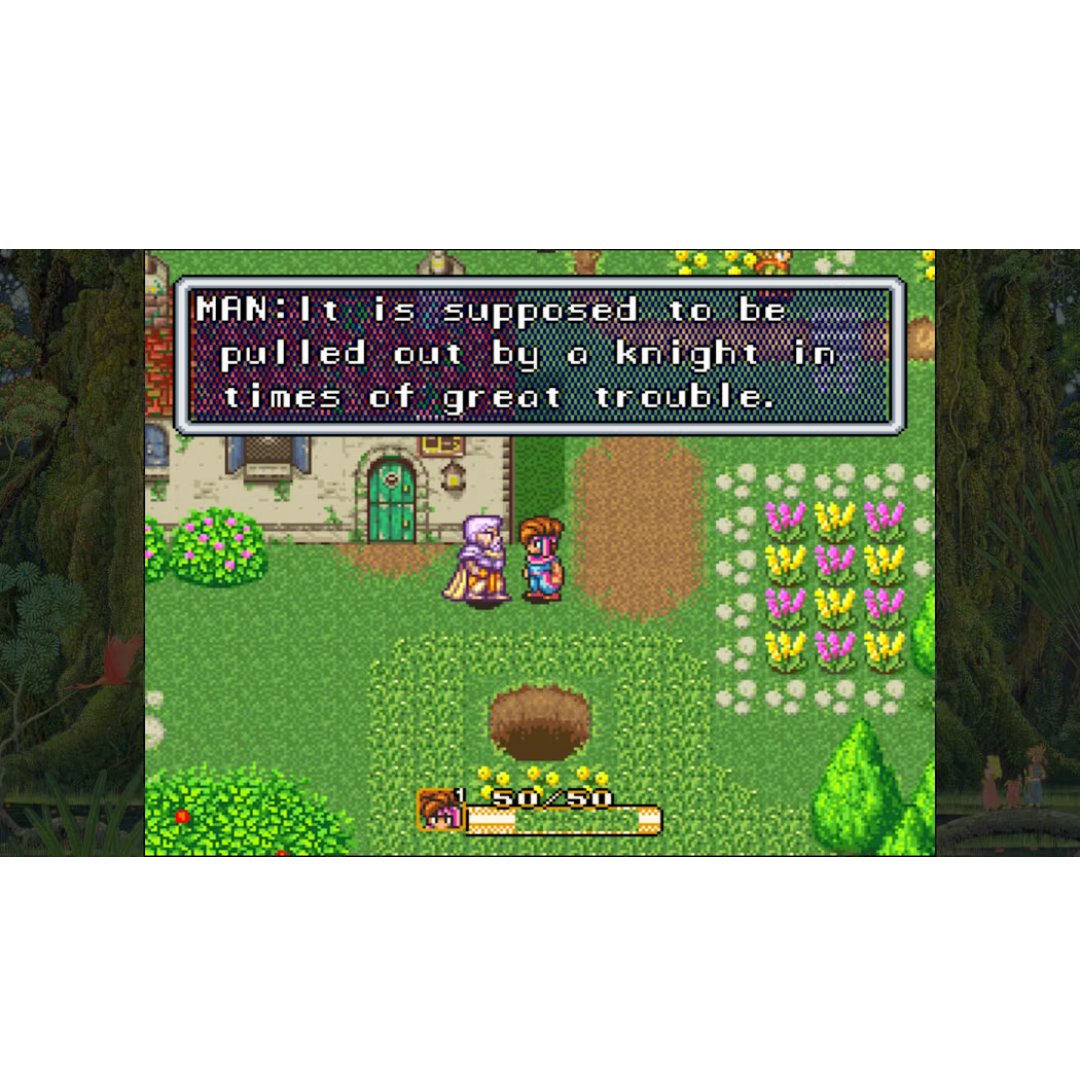Select the hero portrait in the HUD
The image size is (1080, 1080).
438,810
